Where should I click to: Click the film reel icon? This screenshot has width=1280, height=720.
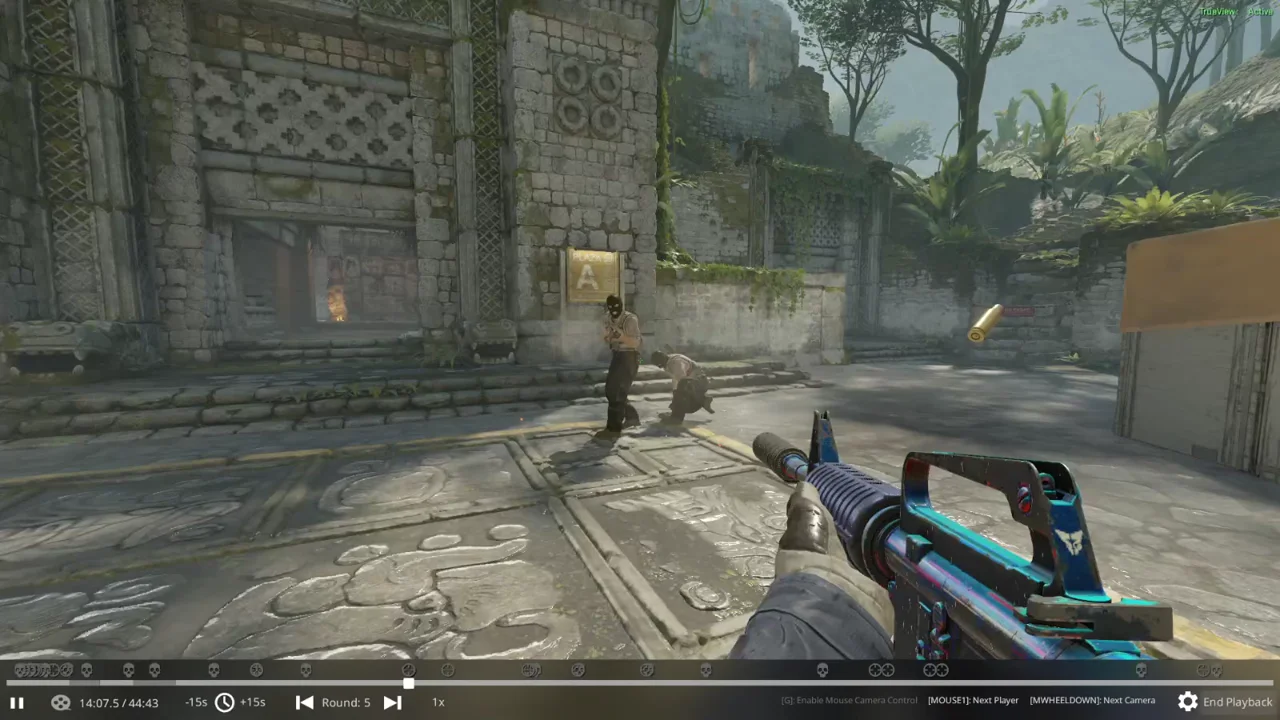point(60,702)
